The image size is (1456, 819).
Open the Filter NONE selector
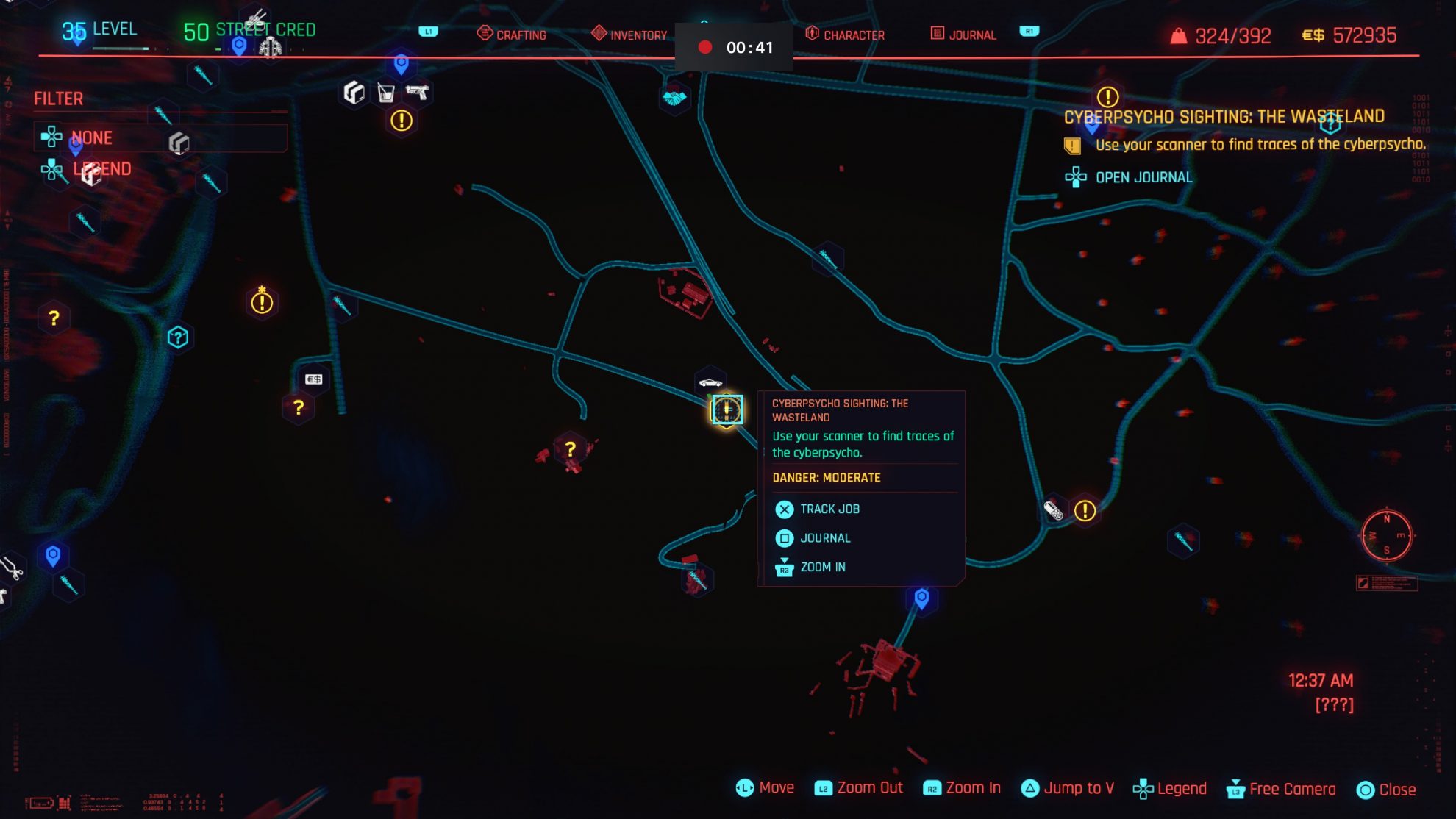coord(91,137)
